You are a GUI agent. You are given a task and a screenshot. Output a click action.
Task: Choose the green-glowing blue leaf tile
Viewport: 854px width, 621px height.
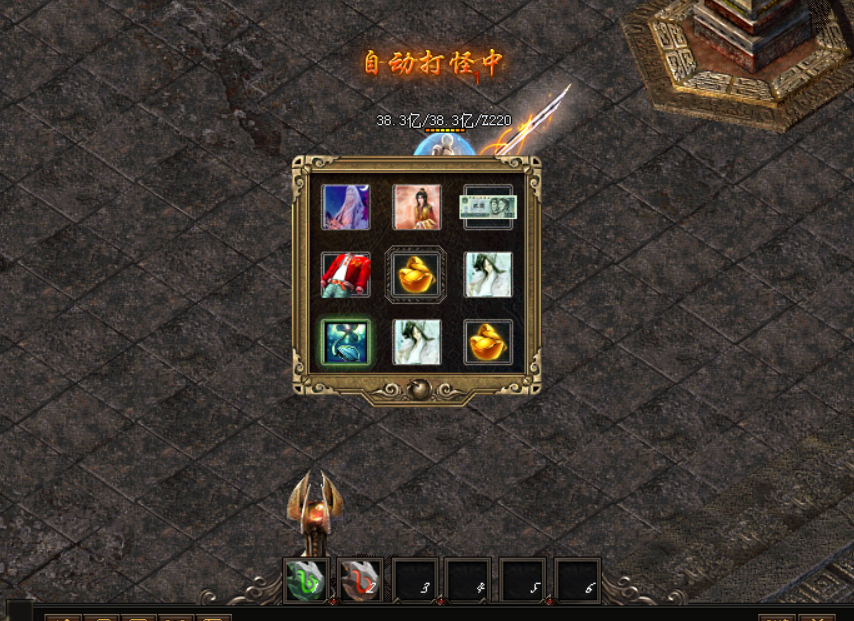[345, 343]
